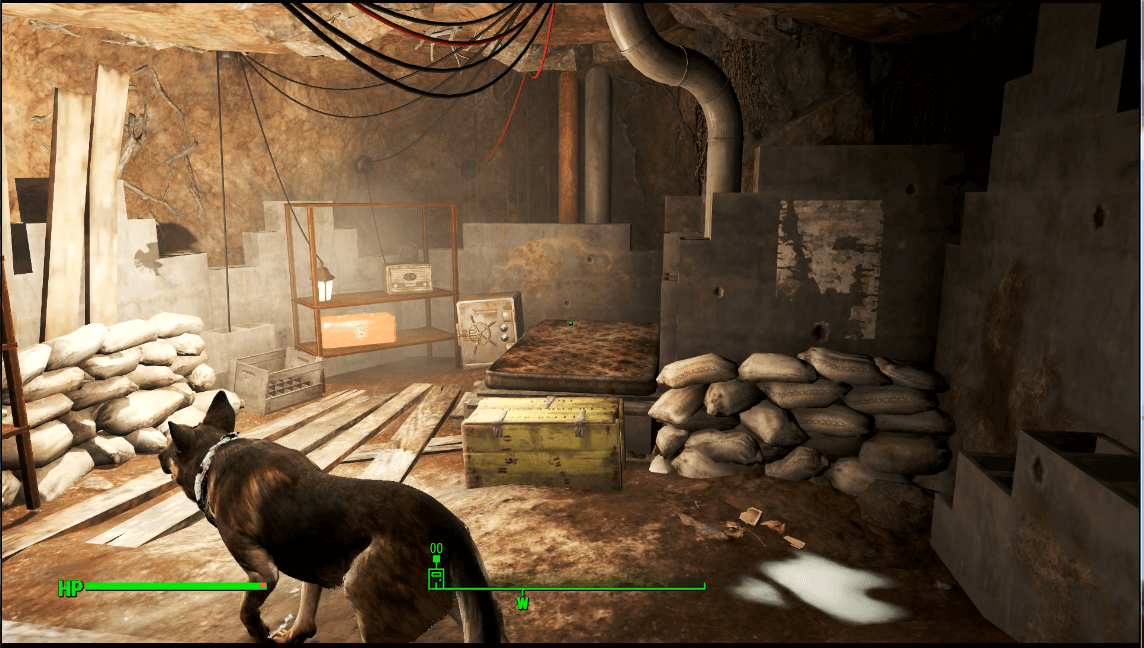Click the location marker icon on the compass
This screenshot has height=648, width=1144.
[x=436, y=577]
